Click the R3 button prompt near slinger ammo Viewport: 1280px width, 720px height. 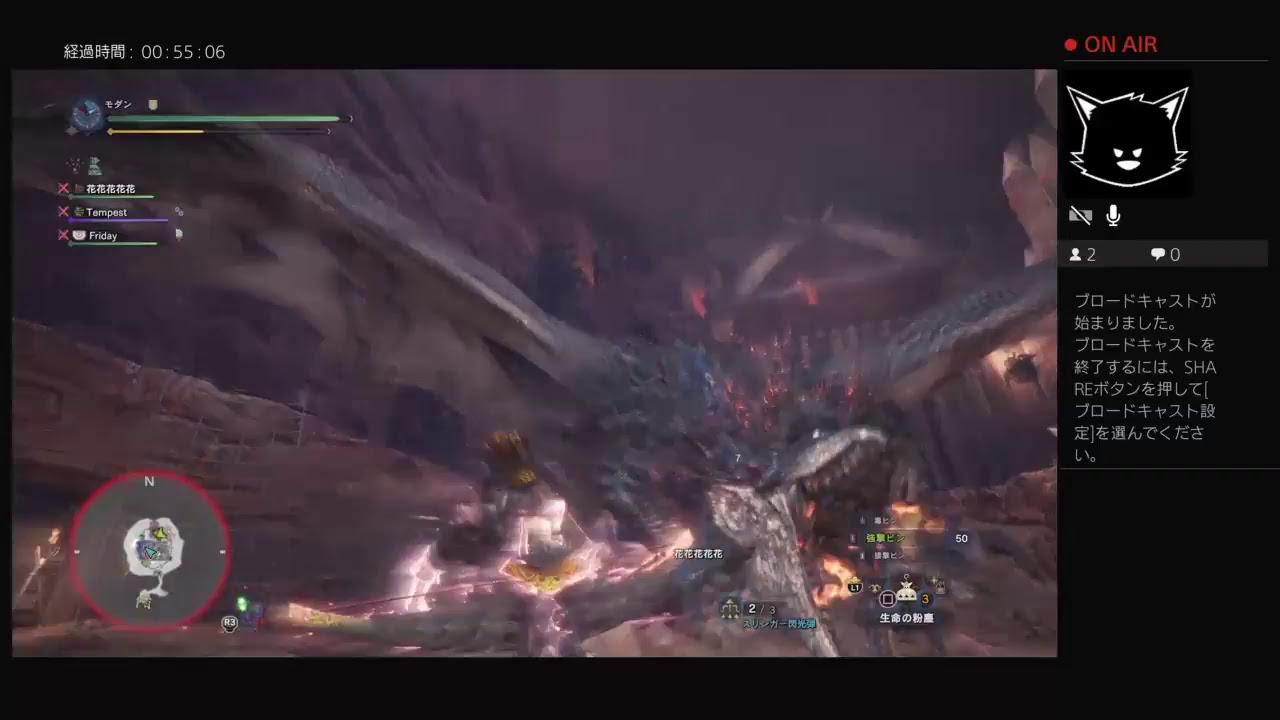point(228,622)
